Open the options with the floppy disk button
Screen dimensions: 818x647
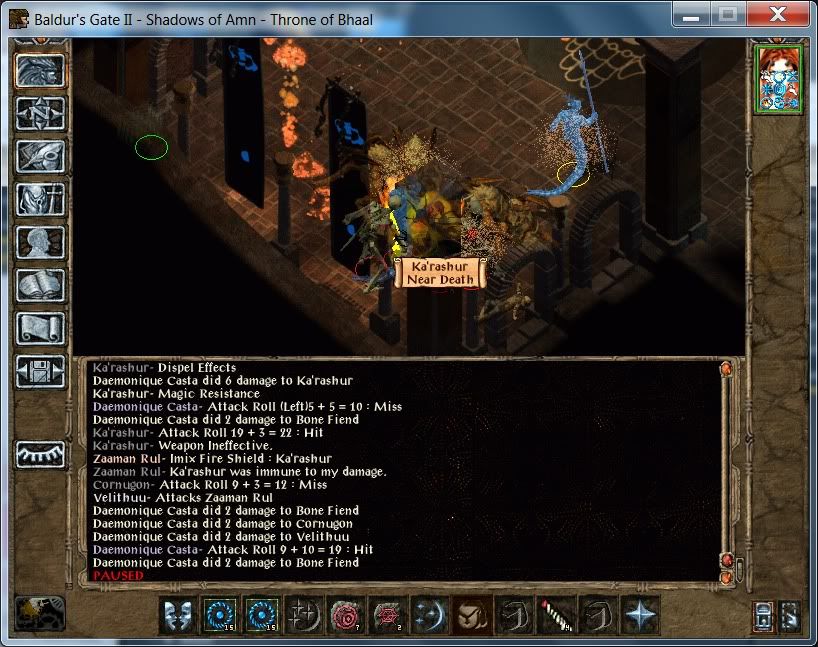pyautogui.click(x=41, y=372)
